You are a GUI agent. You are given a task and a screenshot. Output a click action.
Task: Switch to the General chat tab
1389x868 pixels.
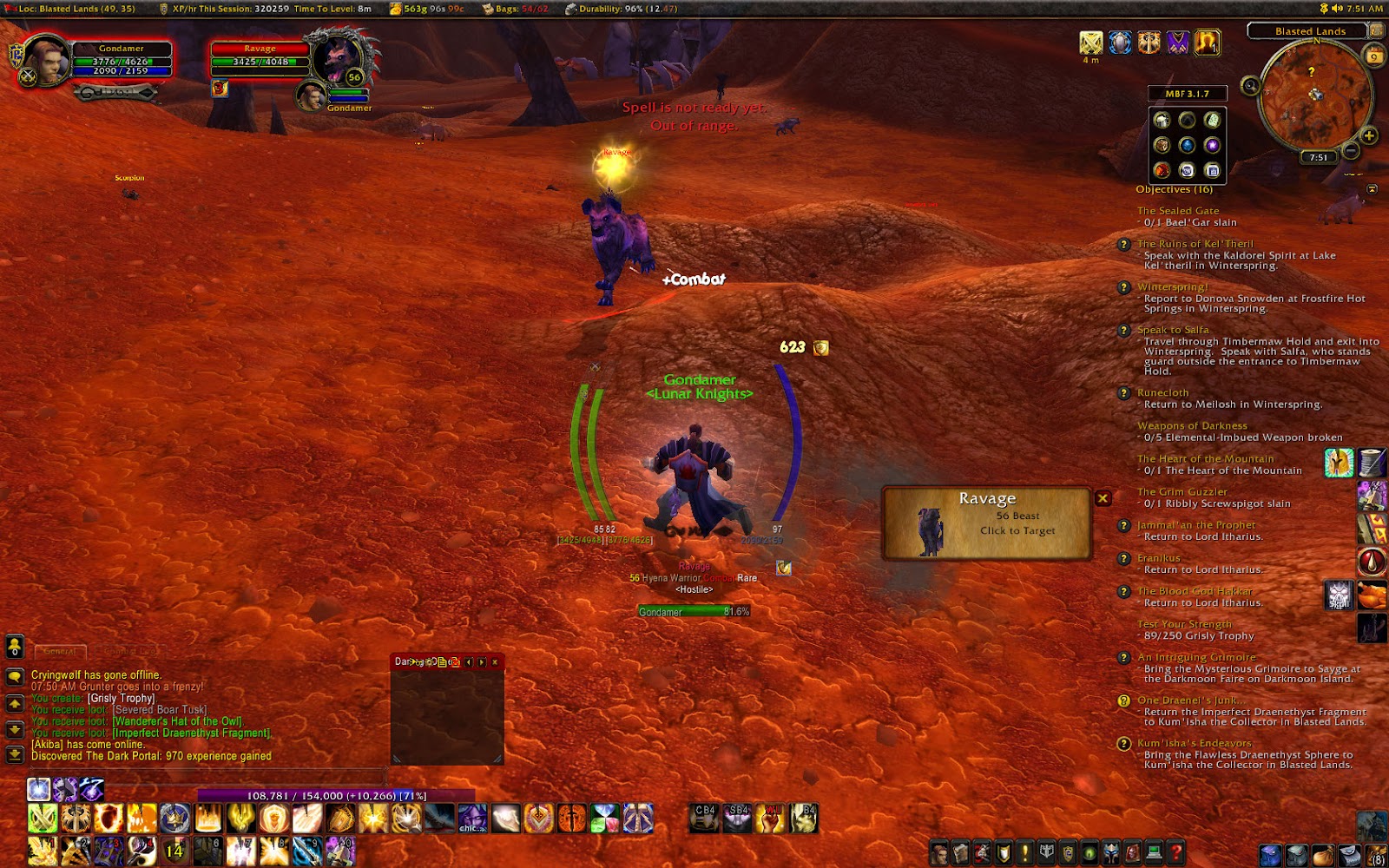pyautogui.click(x=59, y=651)
